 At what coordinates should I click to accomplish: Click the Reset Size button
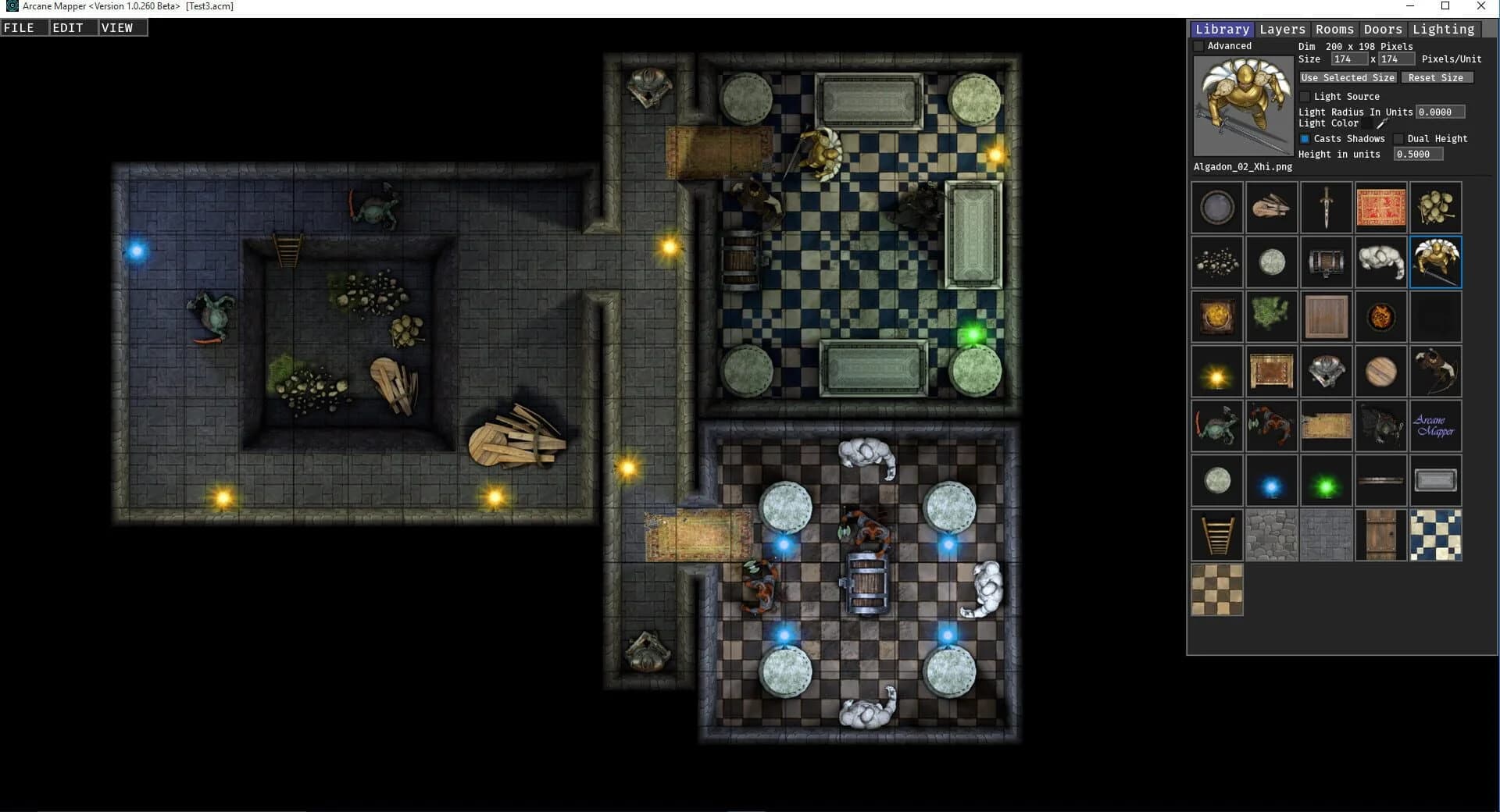click(x=1437, y=77)
